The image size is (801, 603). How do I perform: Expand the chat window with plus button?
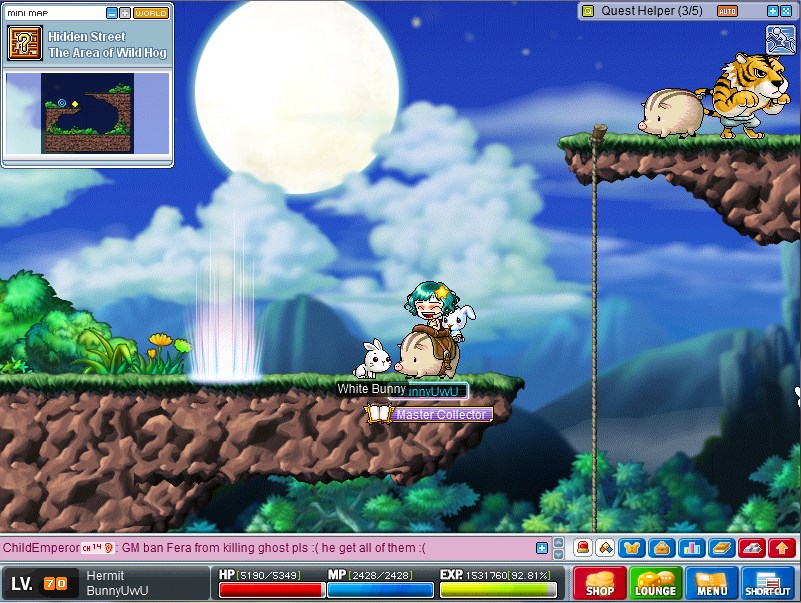[x=542, y=548]
